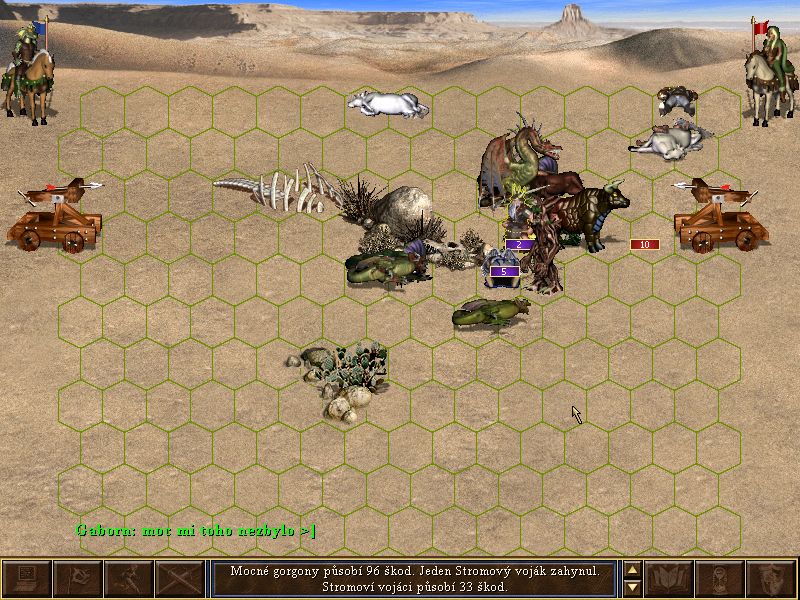Image resolution: width=800 pixels, height=600 pixels.
Task: Retreat from combat with the running figure button
Action: (128, 579)
